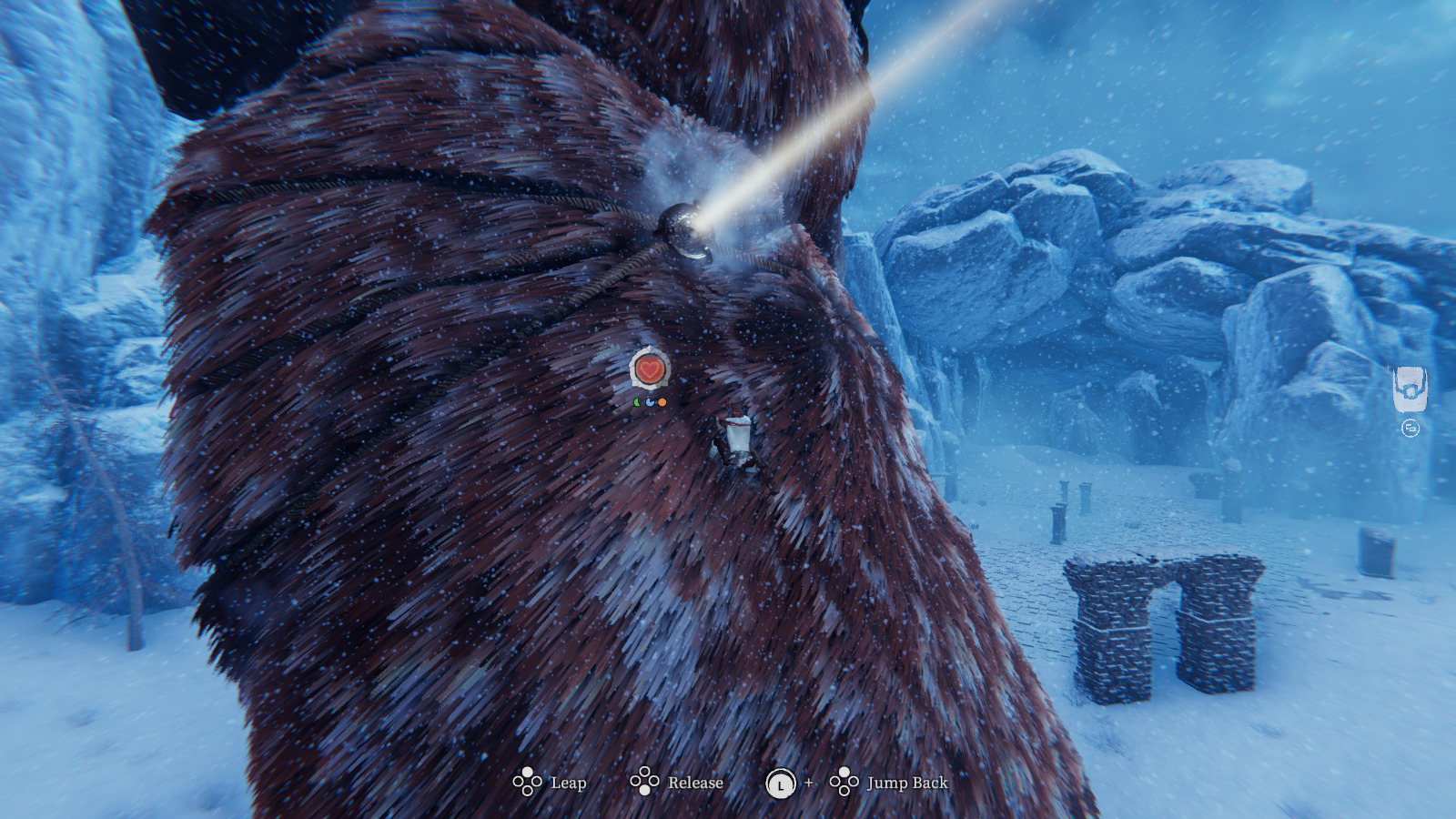Select the Leap prompt label
Screen dimensions: 1456x819
569,783
